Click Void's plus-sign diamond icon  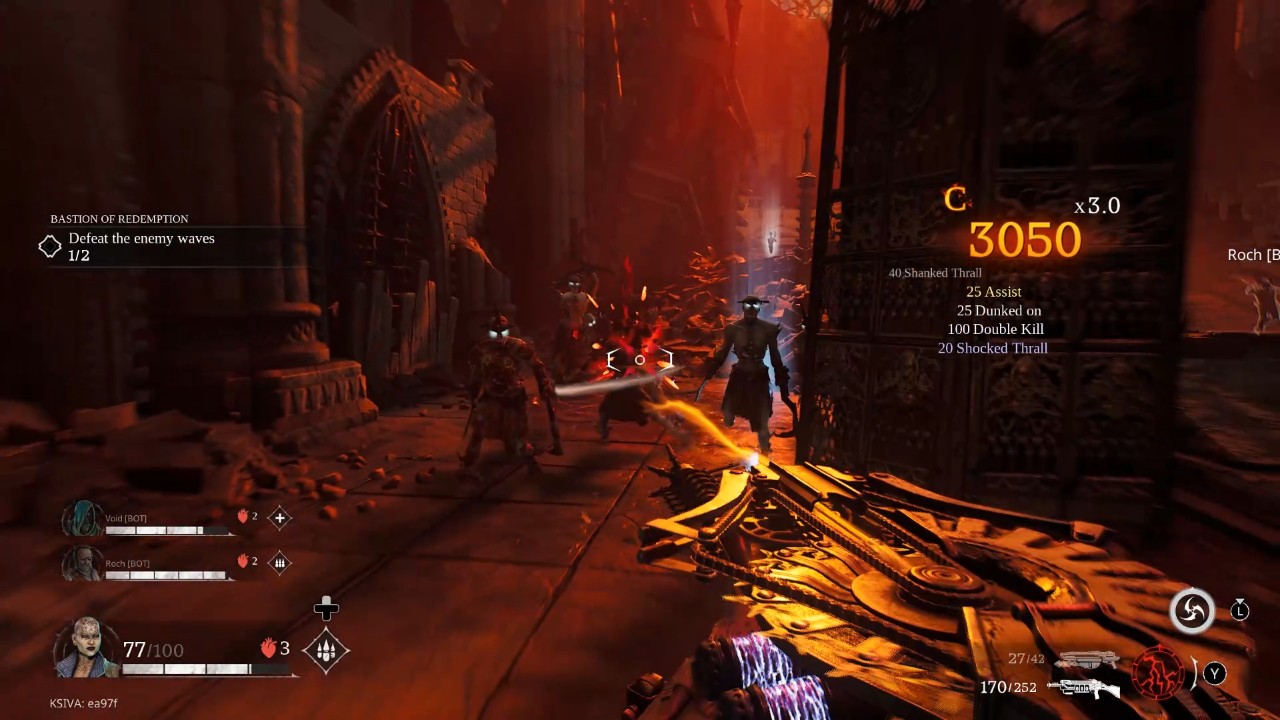(x=280, y=517)
